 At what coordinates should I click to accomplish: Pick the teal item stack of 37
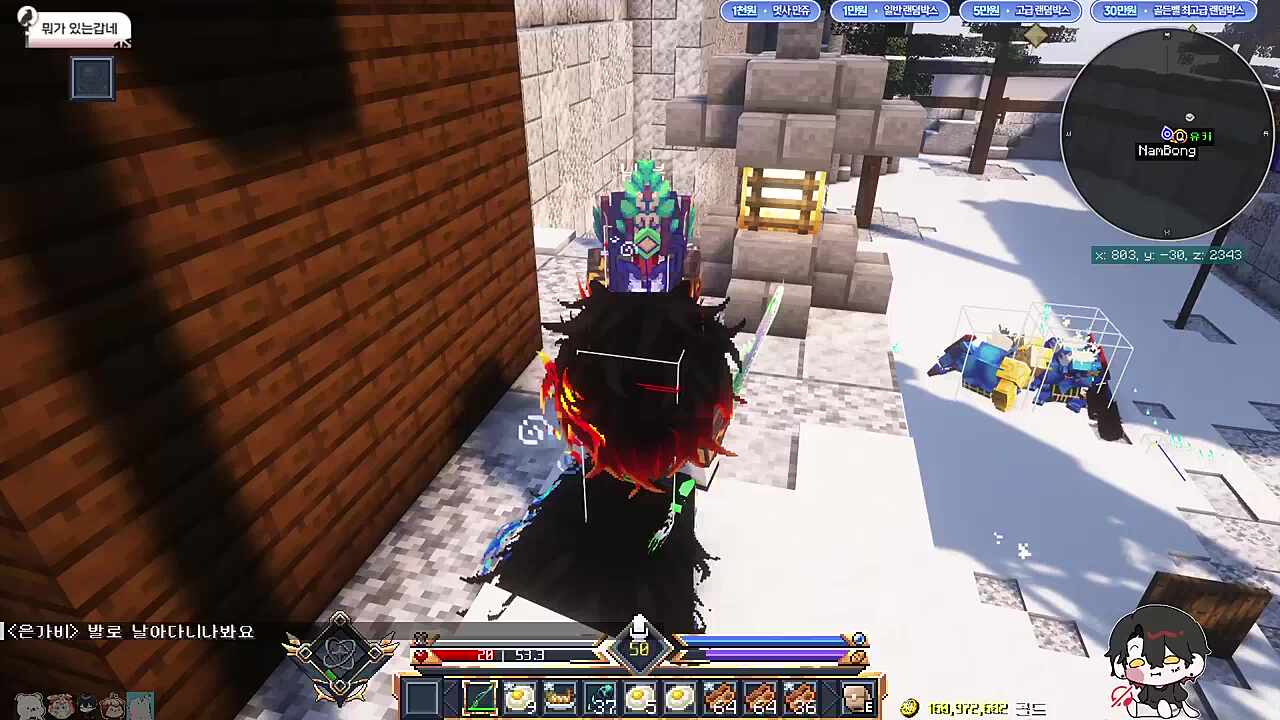click(x=601, y=697)
